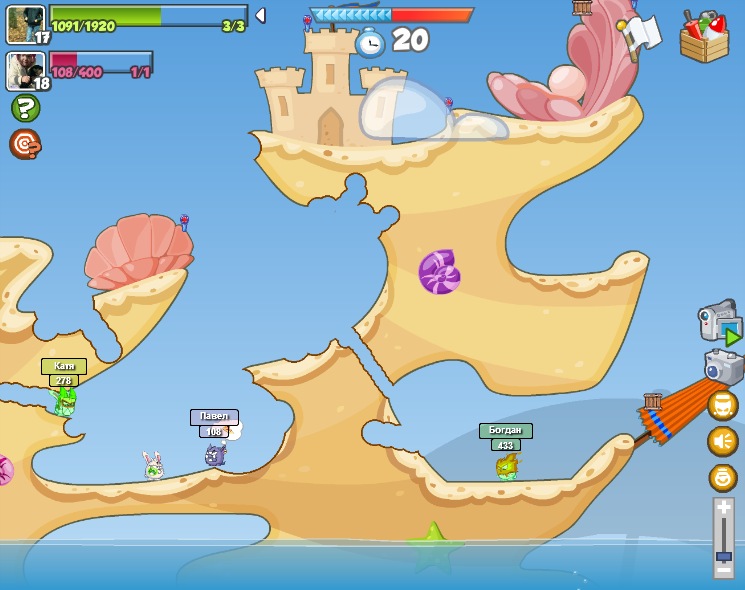This screenshot has width=745, height=590.
Task: Click the blue zoom slider handle
Action: (723, 555)
